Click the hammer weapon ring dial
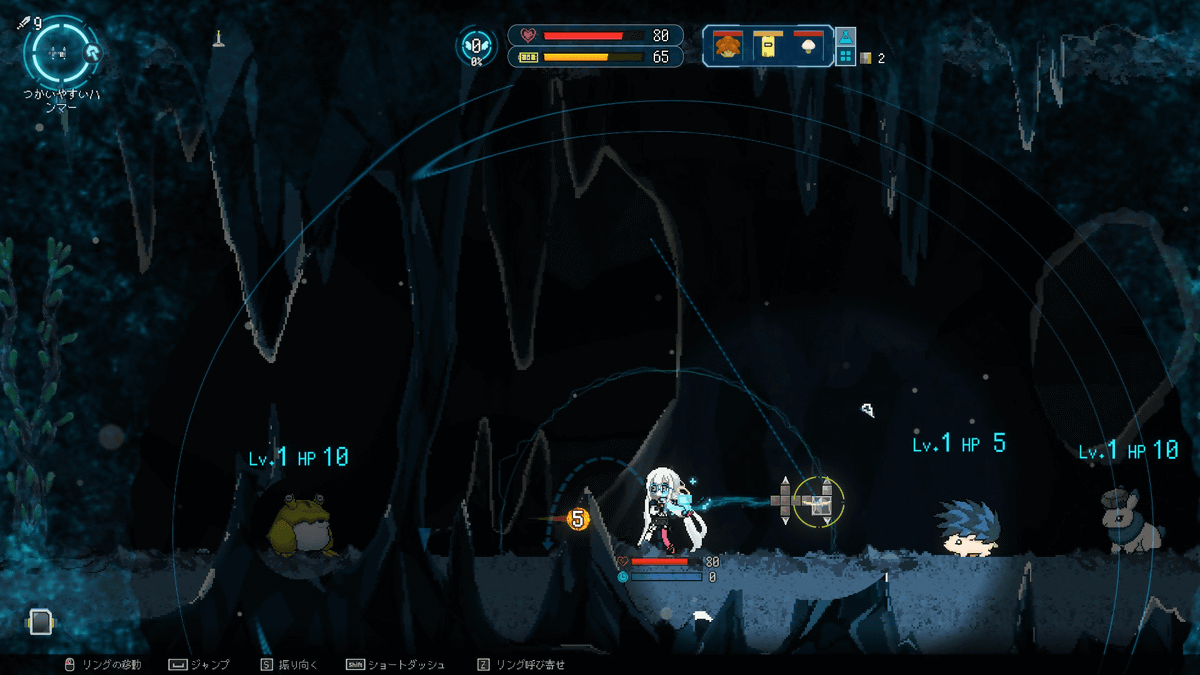The height and width of the screenshot is (675, 1200). point(60,50)
